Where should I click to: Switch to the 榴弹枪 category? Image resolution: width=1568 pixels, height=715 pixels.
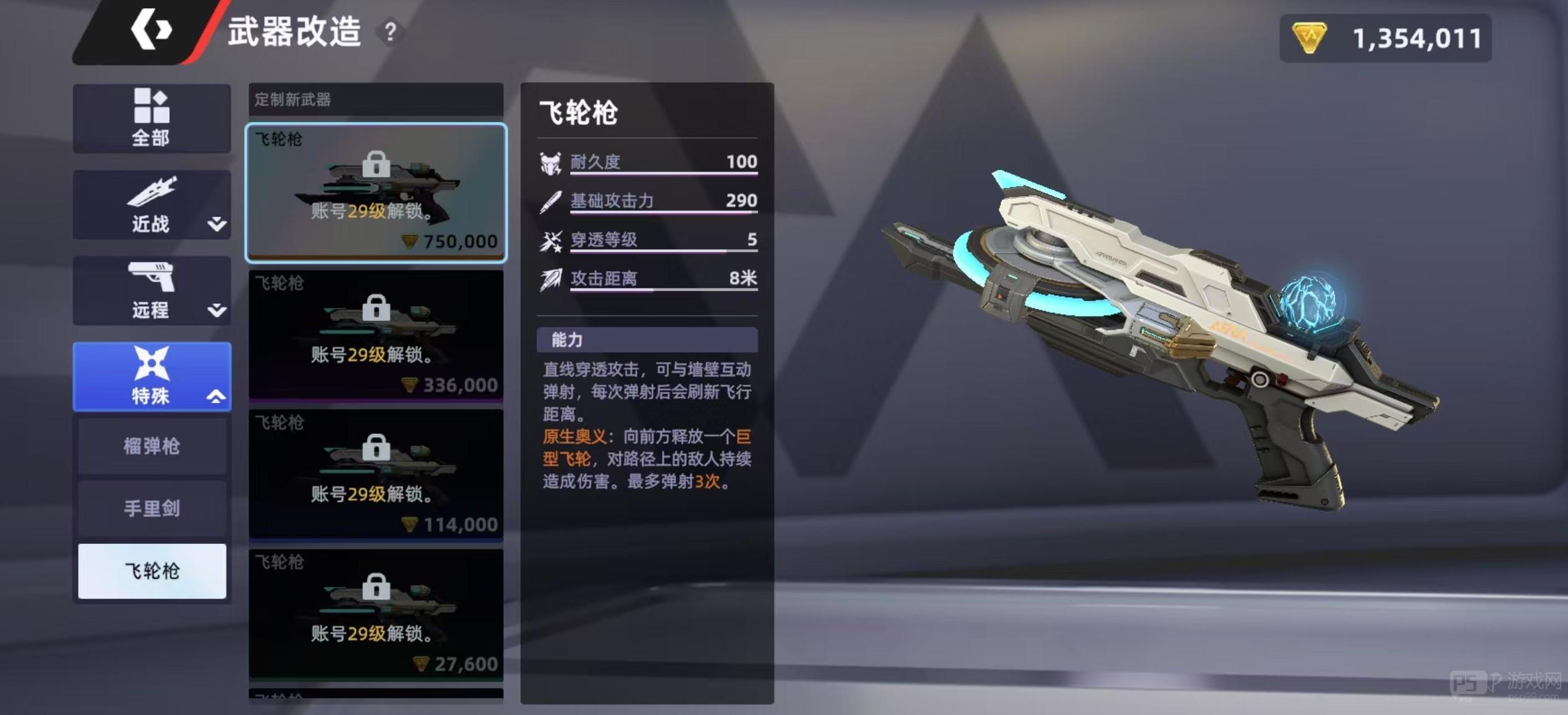coord(152,445)
